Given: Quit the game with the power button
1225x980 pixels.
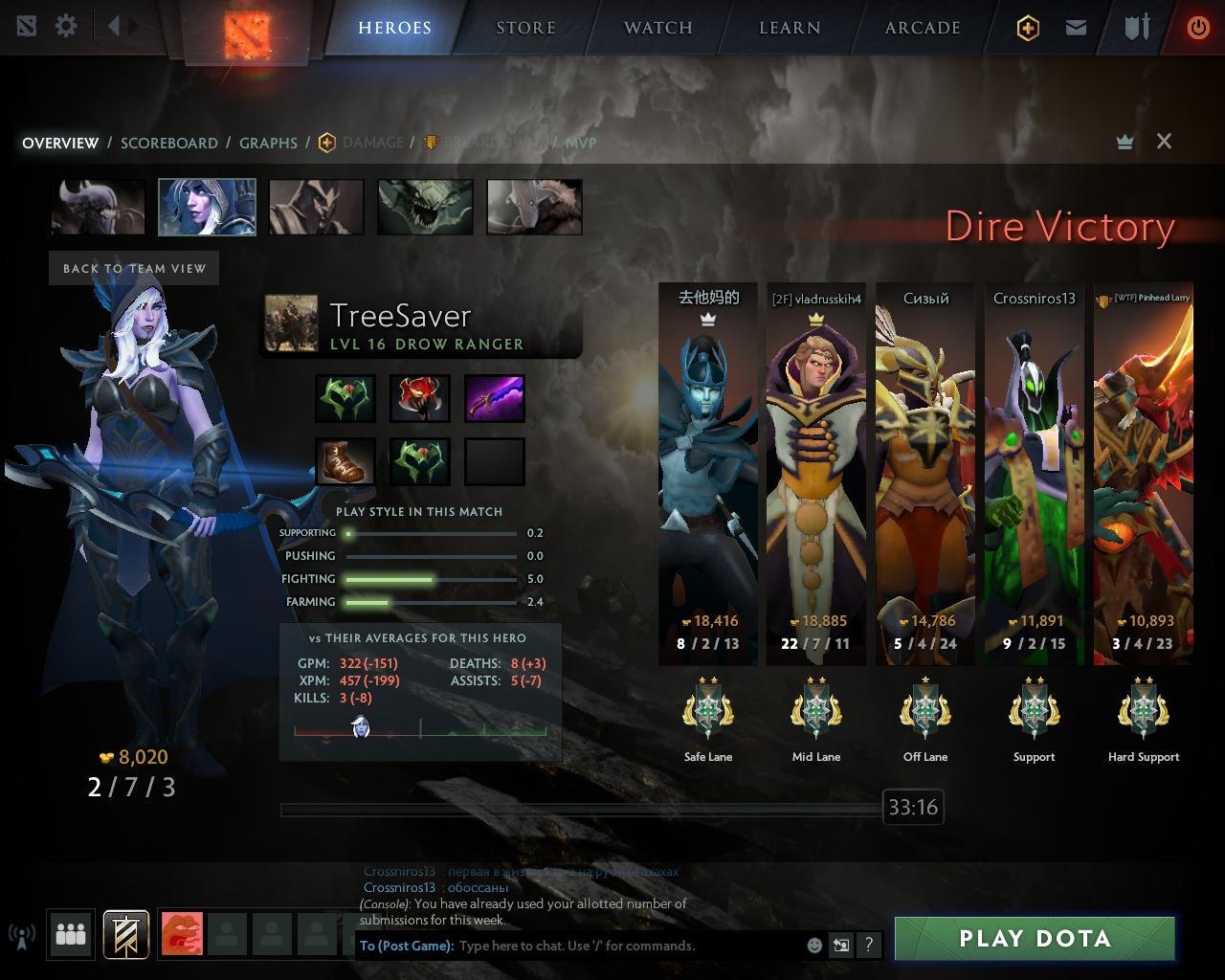Looking at the screenshot, I should click(x=1197, y=28).
